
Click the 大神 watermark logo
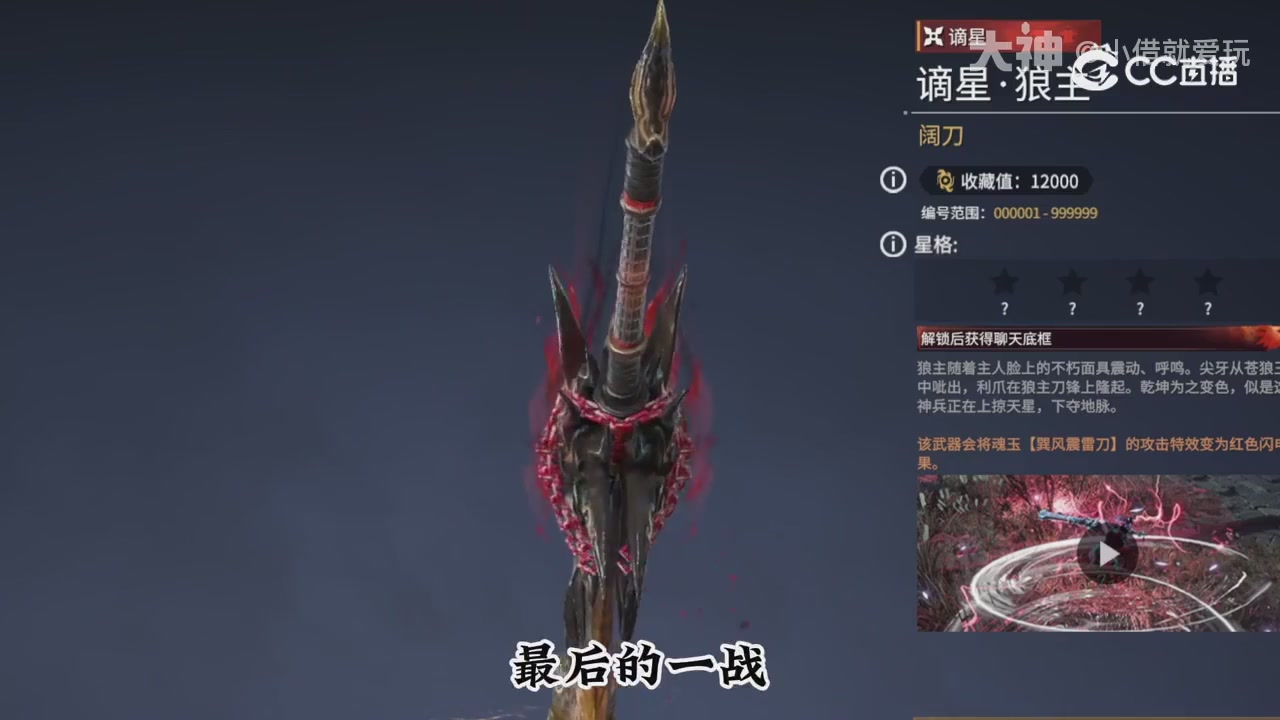1018,45
